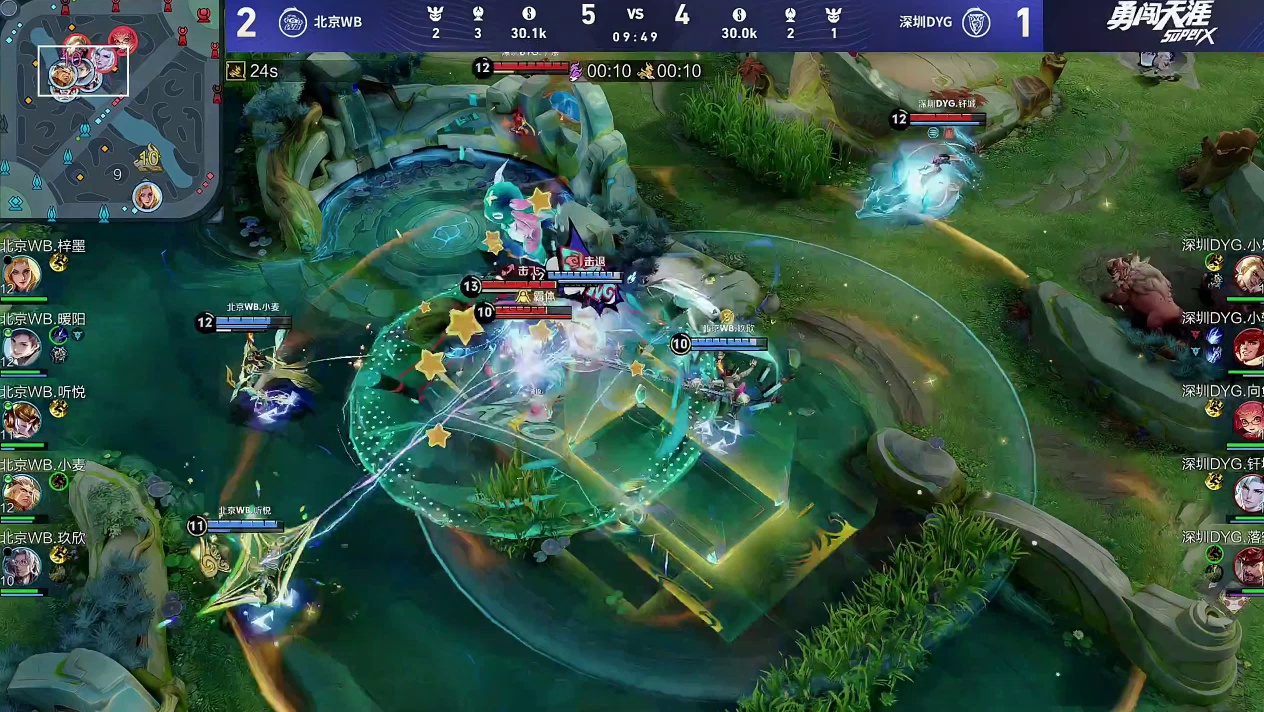Pick the bottom 深圳DYG player portrait
The image size is (1264, 712).
click(1248, 566)
